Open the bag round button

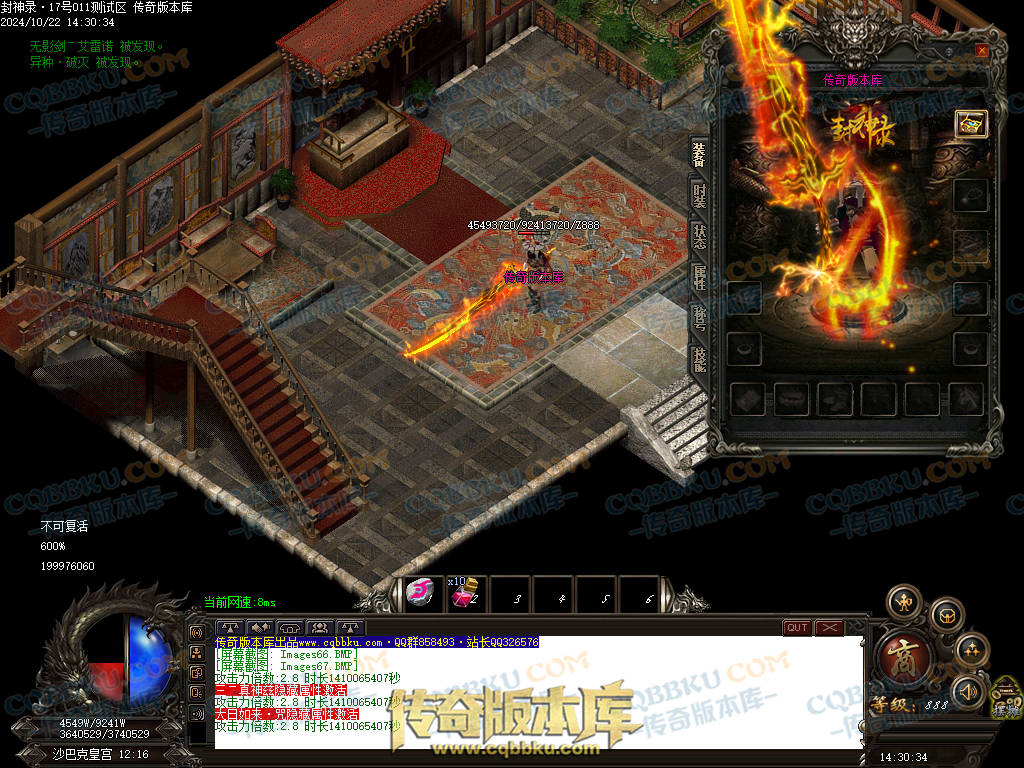[945, 615]
